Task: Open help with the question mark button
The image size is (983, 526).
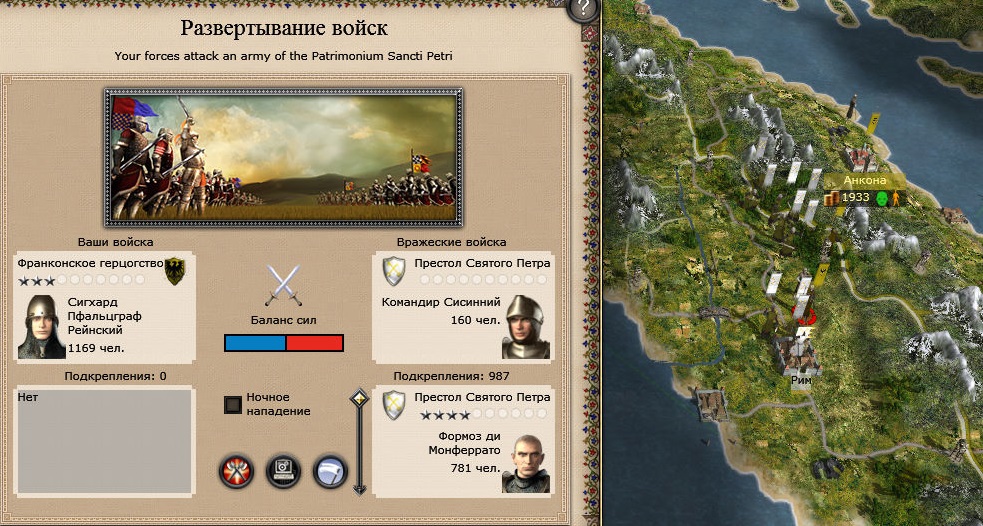Action: coord(582,10)
